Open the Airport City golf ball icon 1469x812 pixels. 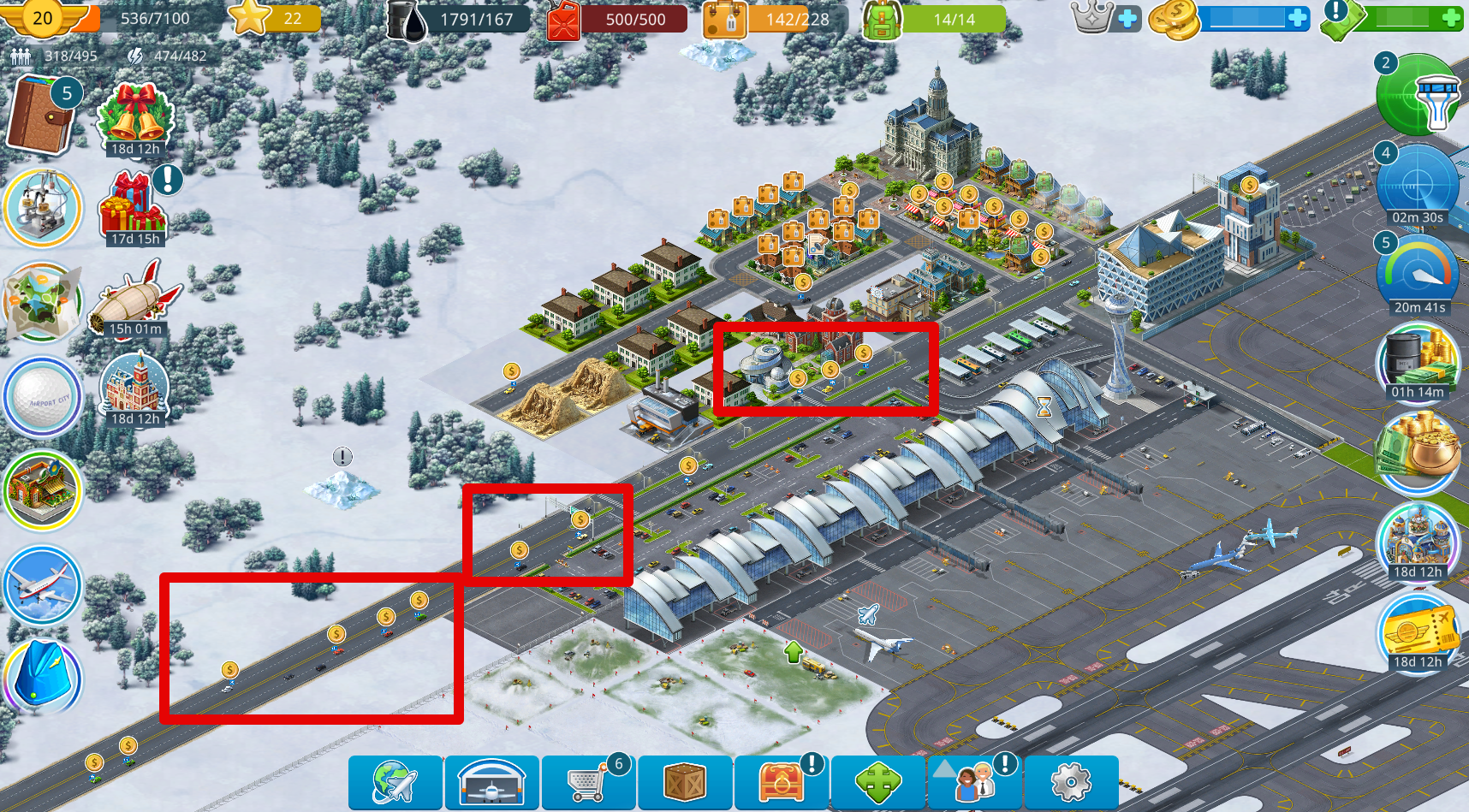42,398
